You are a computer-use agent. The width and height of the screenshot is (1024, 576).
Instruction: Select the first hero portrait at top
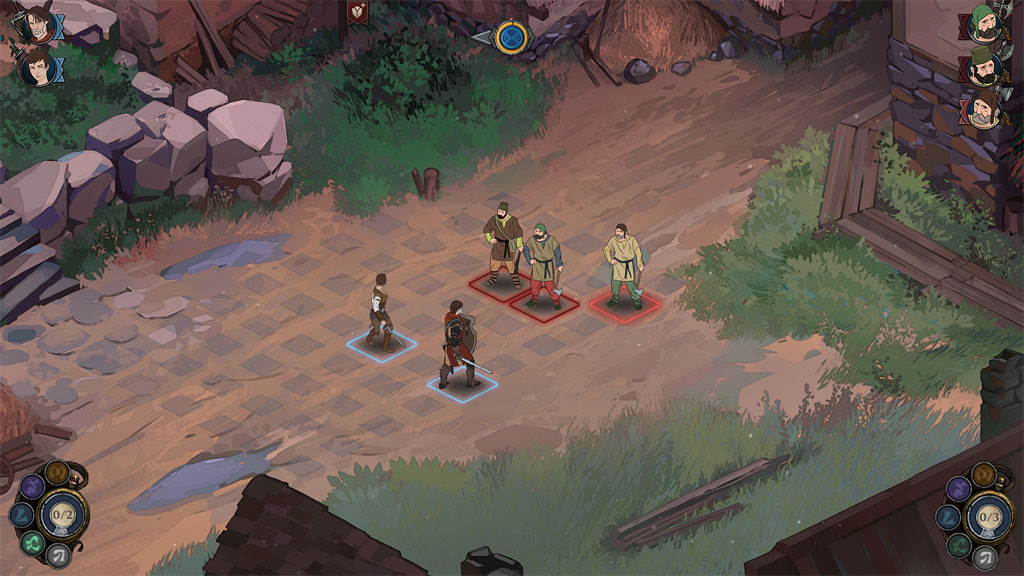coord(38,25)
